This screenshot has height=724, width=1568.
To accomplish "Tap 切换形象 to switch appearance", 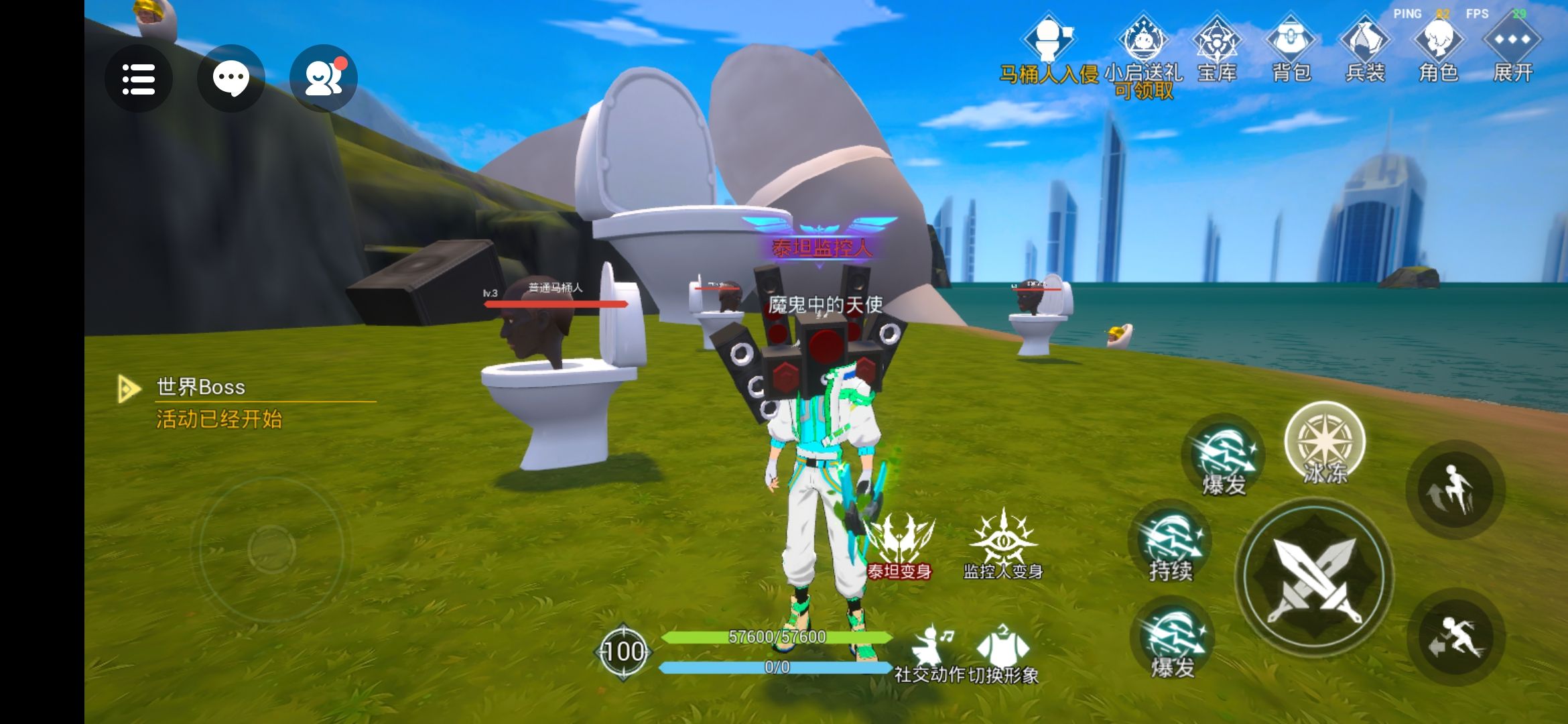I will click(x=1003, y=654).
